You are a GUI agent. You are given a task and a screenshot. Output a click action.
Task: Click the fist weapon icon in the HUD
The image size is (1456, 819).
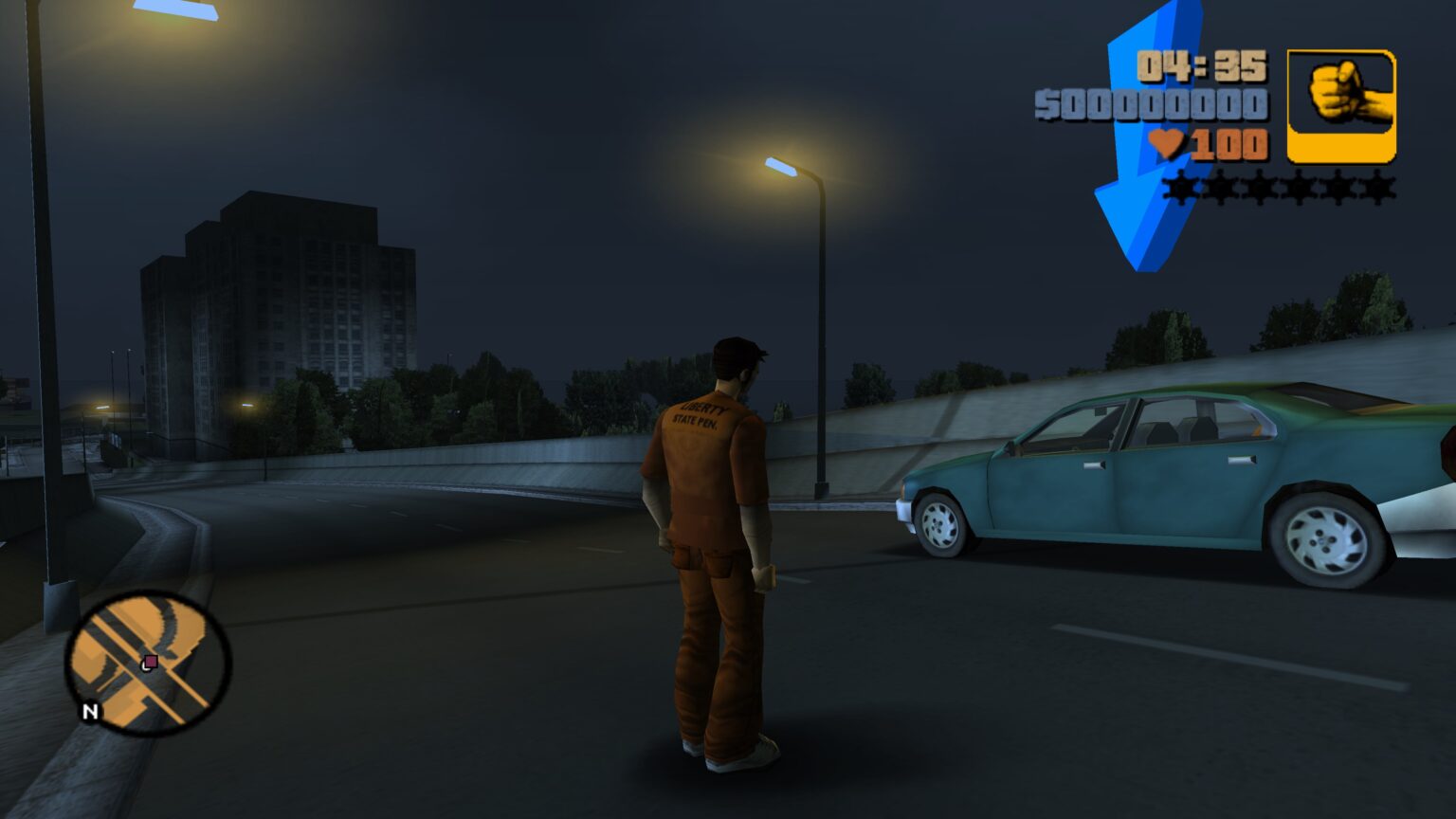tap(1342, 99)
